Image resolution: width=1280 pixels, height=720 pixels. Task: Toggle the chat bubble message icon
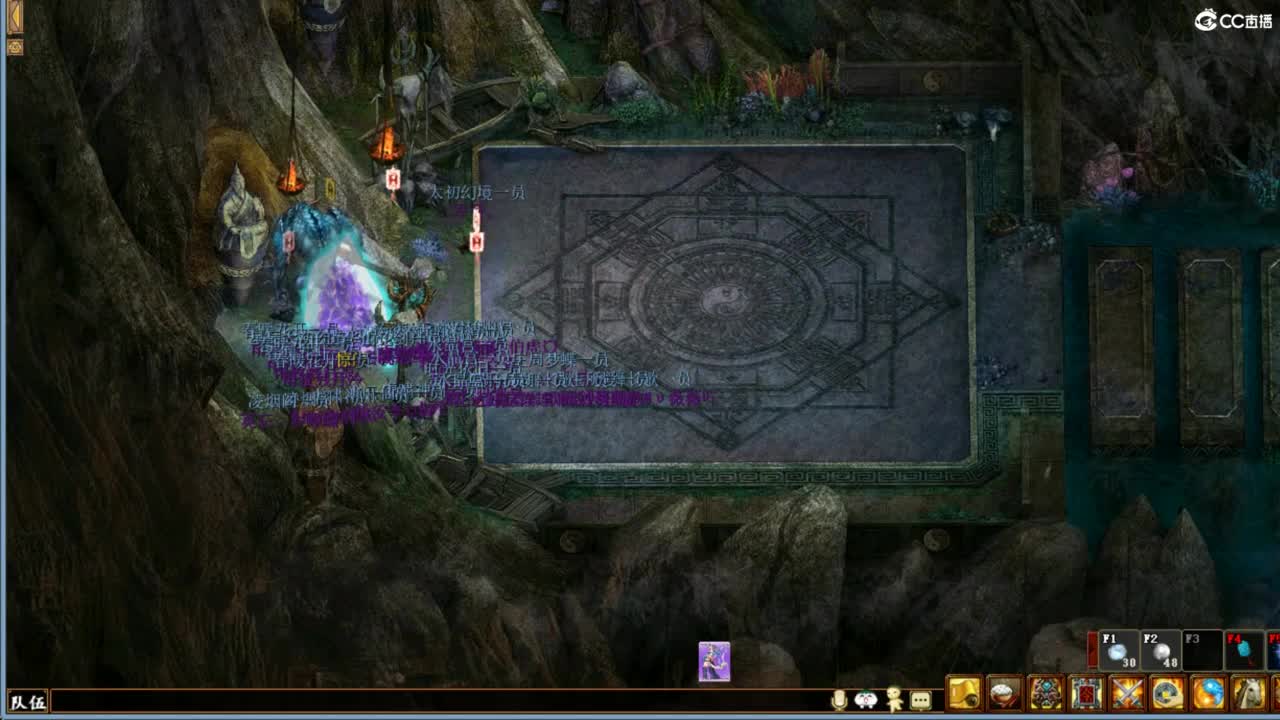tap(920, 699)
